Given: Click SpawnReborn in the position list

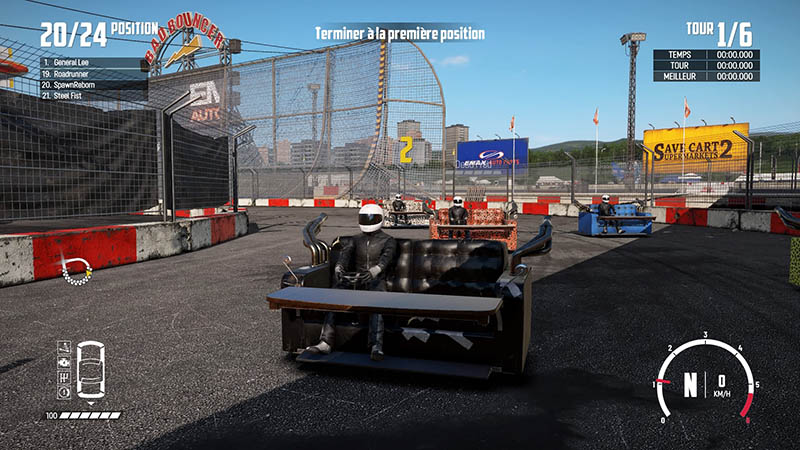Looking at the screenshot, I should point(90,85).
